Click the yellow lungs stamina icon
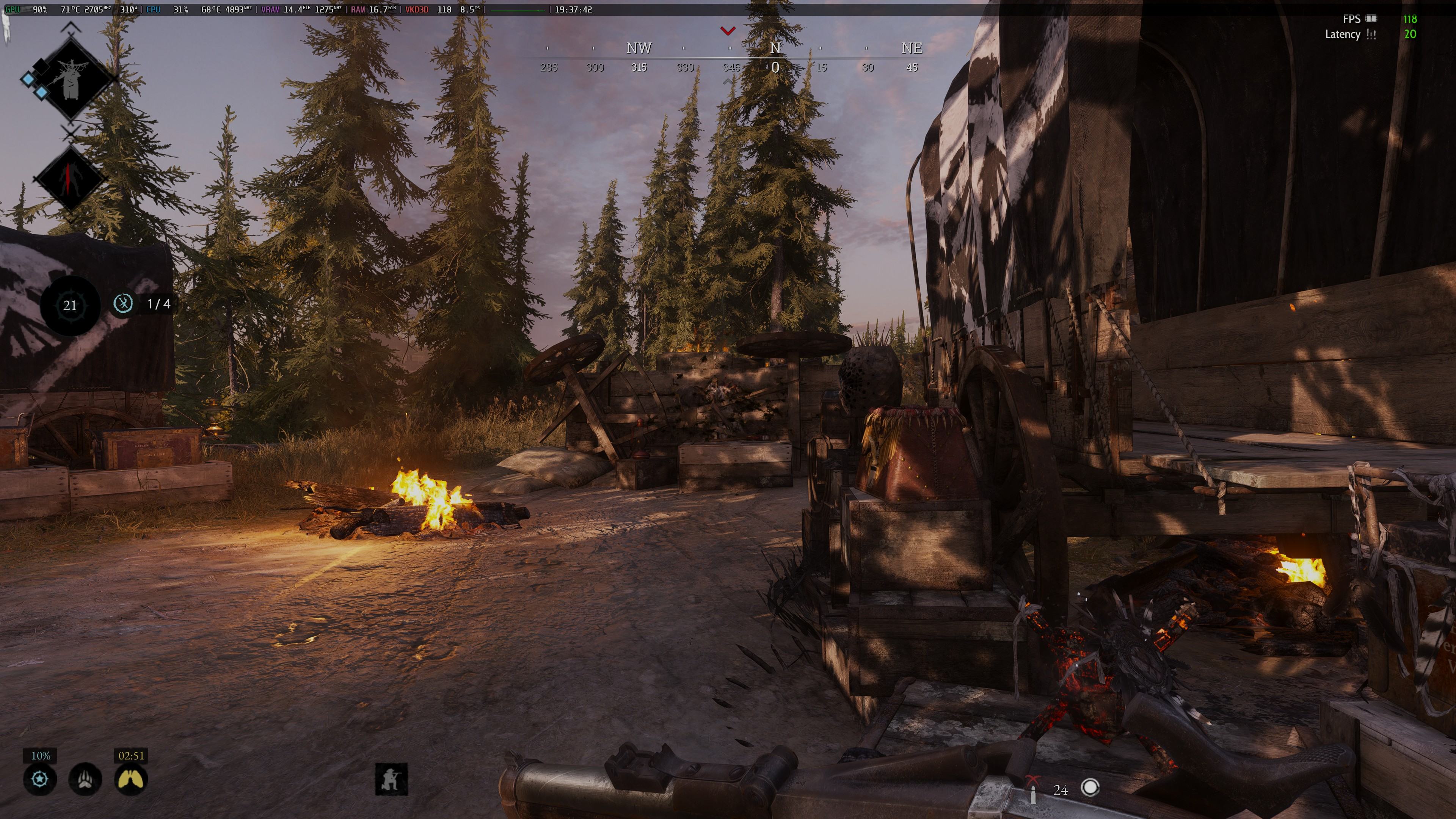This screenshot has width=1456, height=819. 130,780
